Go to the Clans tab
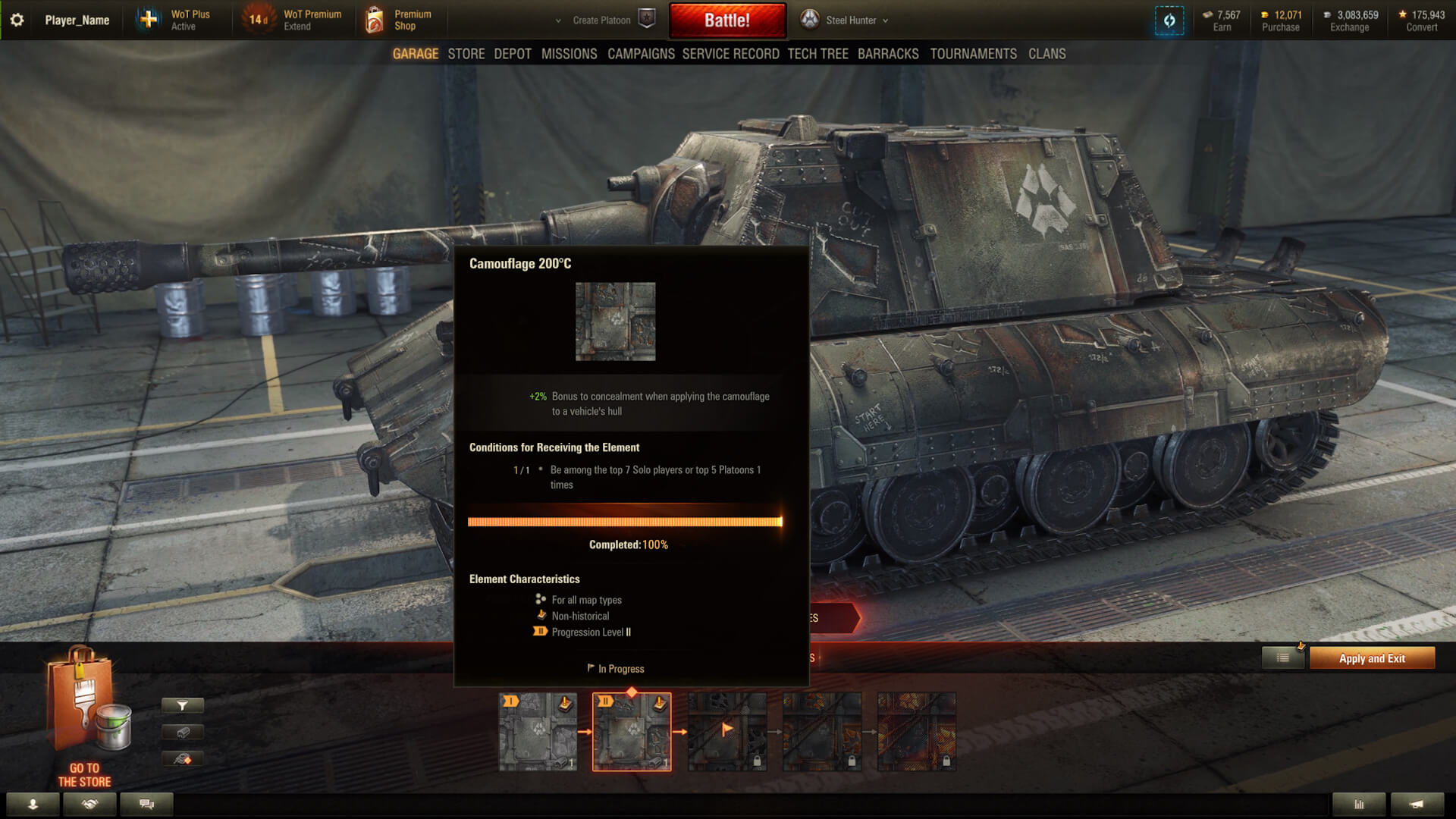The height and width of the screenshot is (819, 1456). [1046, 54]
